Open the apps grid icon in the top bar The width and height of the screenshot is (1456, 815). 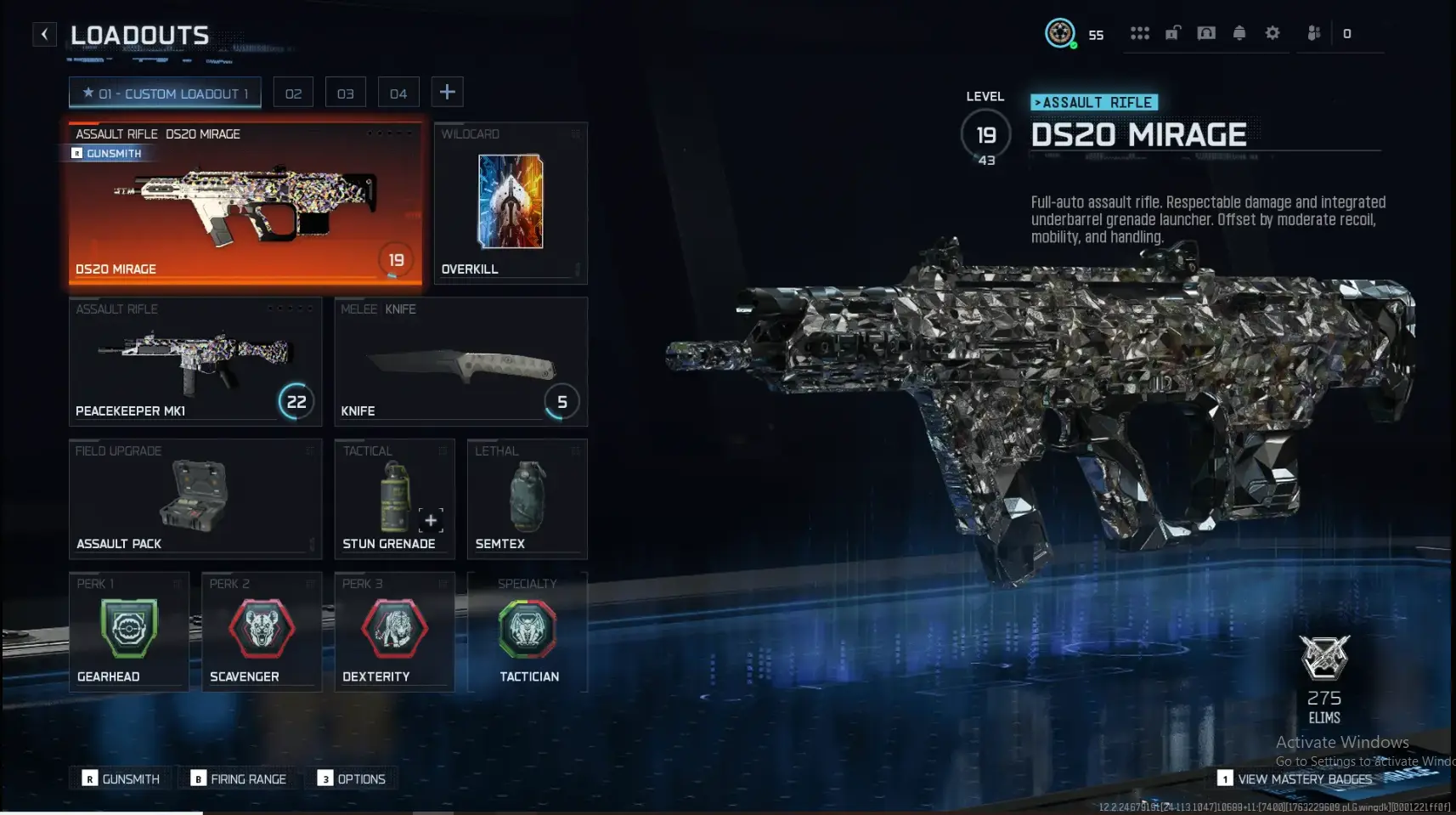click(x=1141, y=32)
